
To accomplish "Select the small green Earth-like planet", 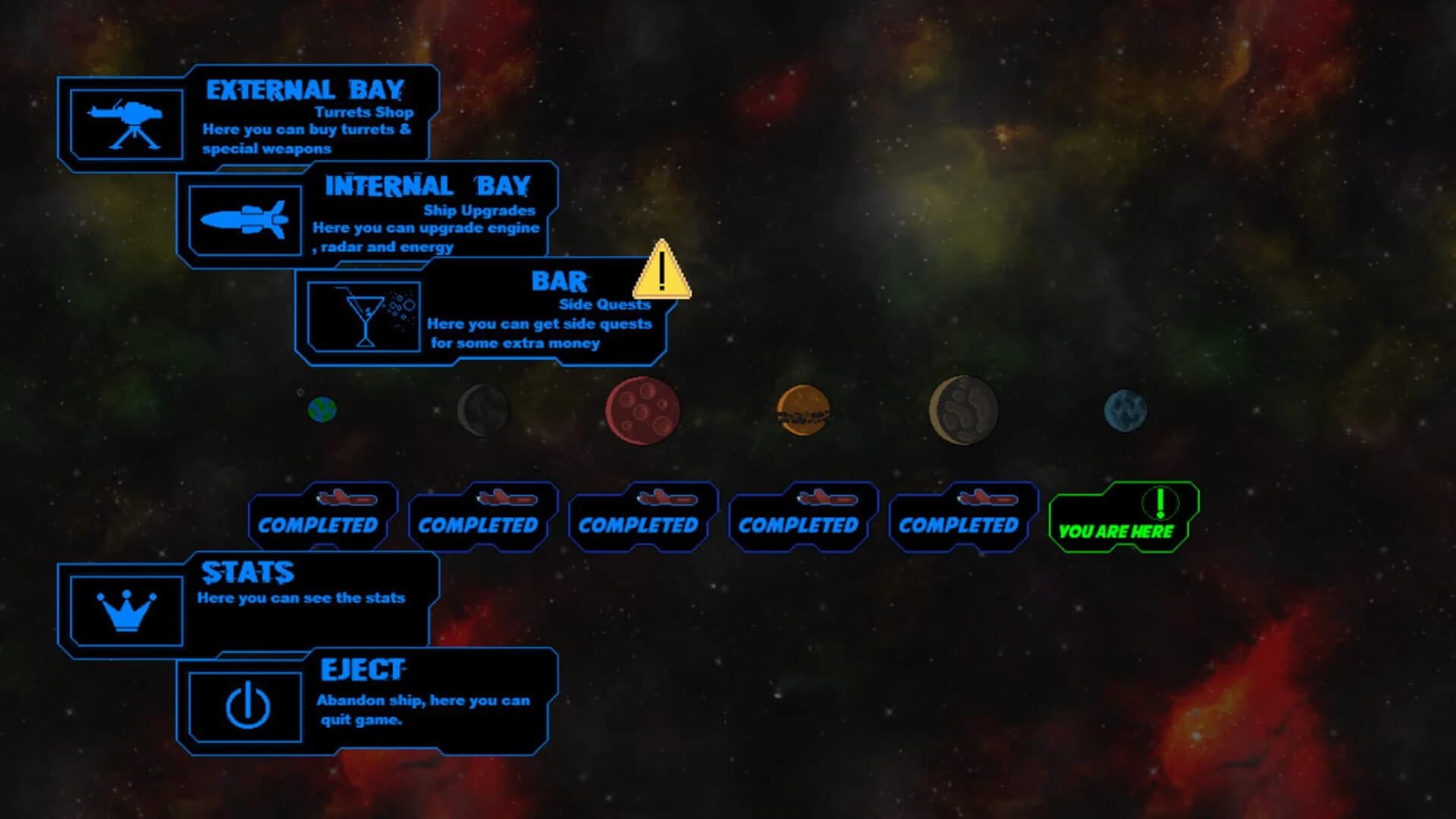I will point(320,408).
